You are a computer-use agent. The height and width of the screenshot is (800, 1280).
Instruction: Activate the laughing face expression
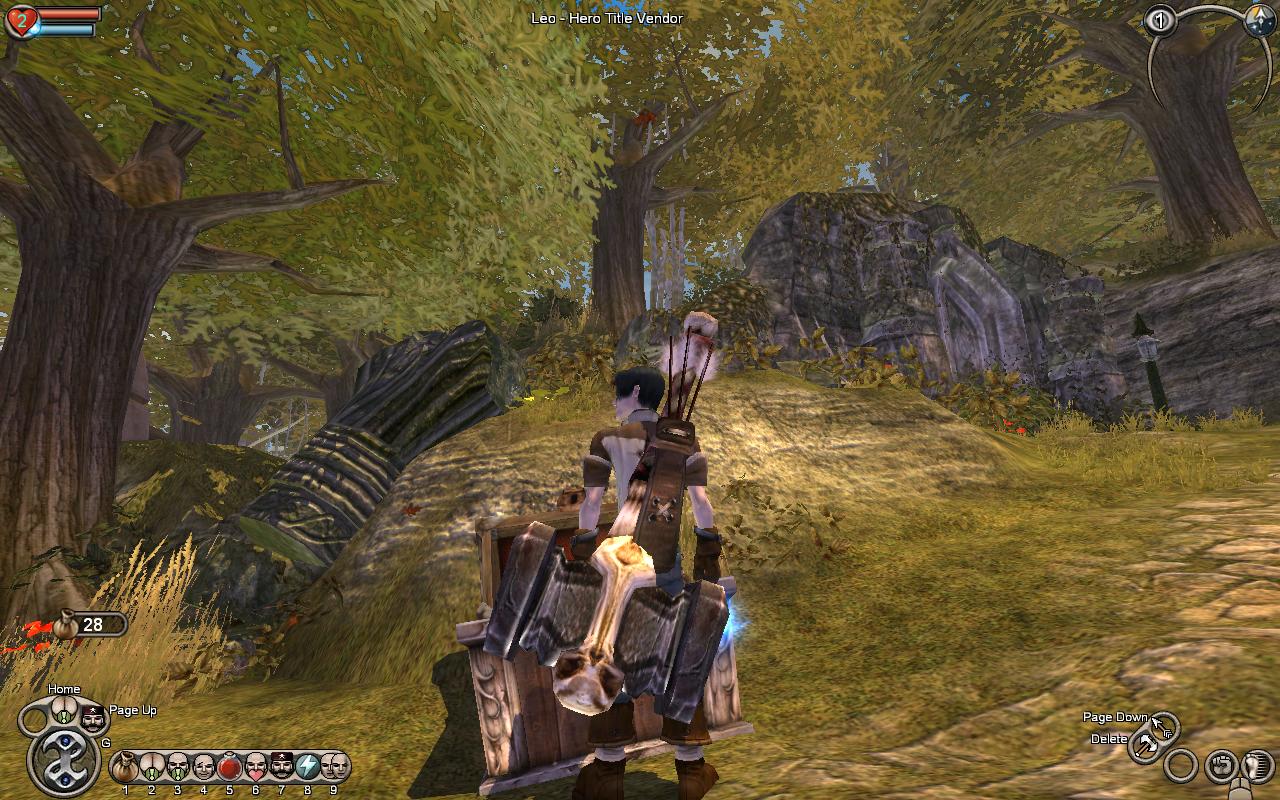pos(203,768)
